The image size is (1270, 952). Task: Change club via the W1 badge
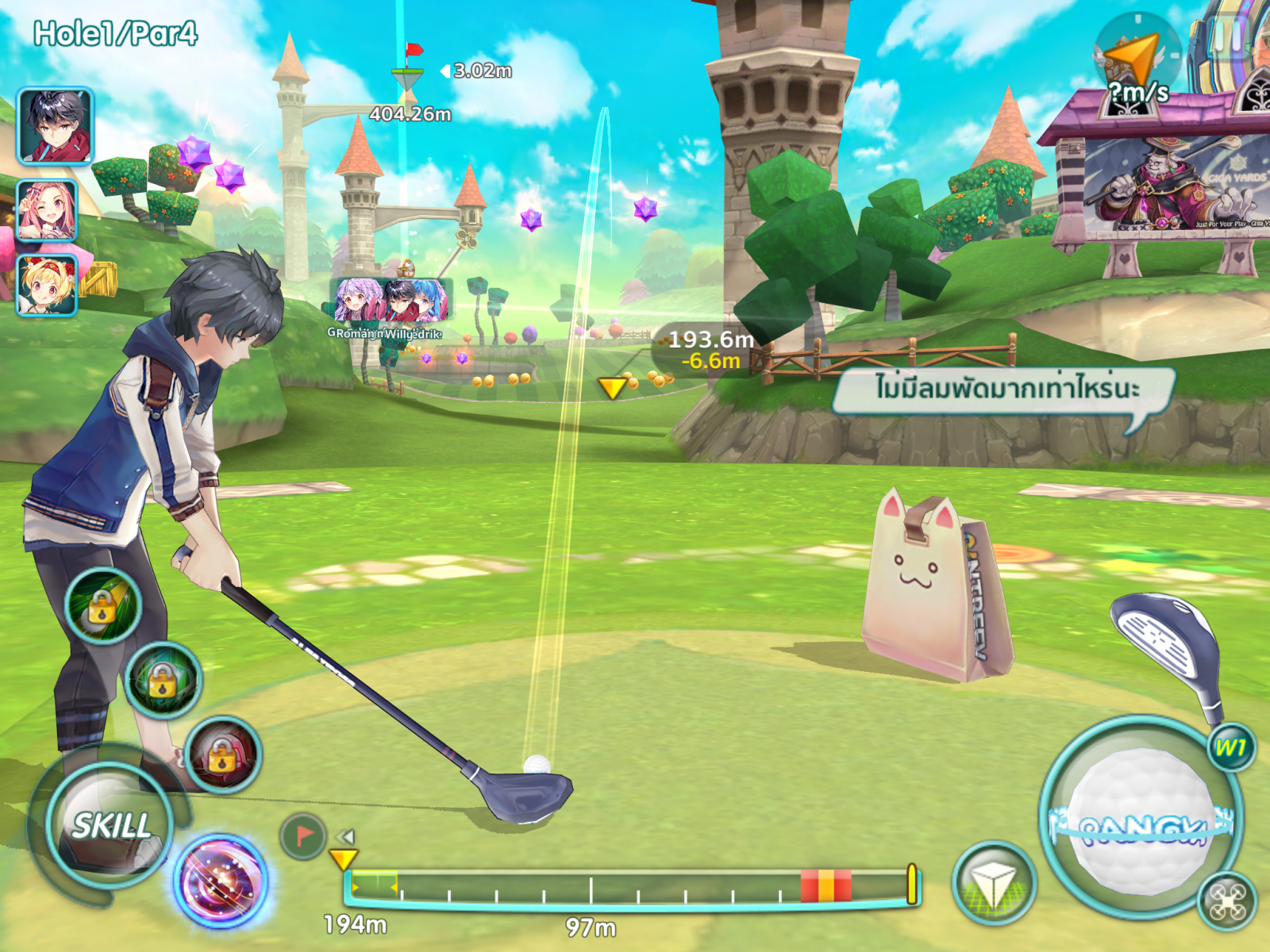1230,747
